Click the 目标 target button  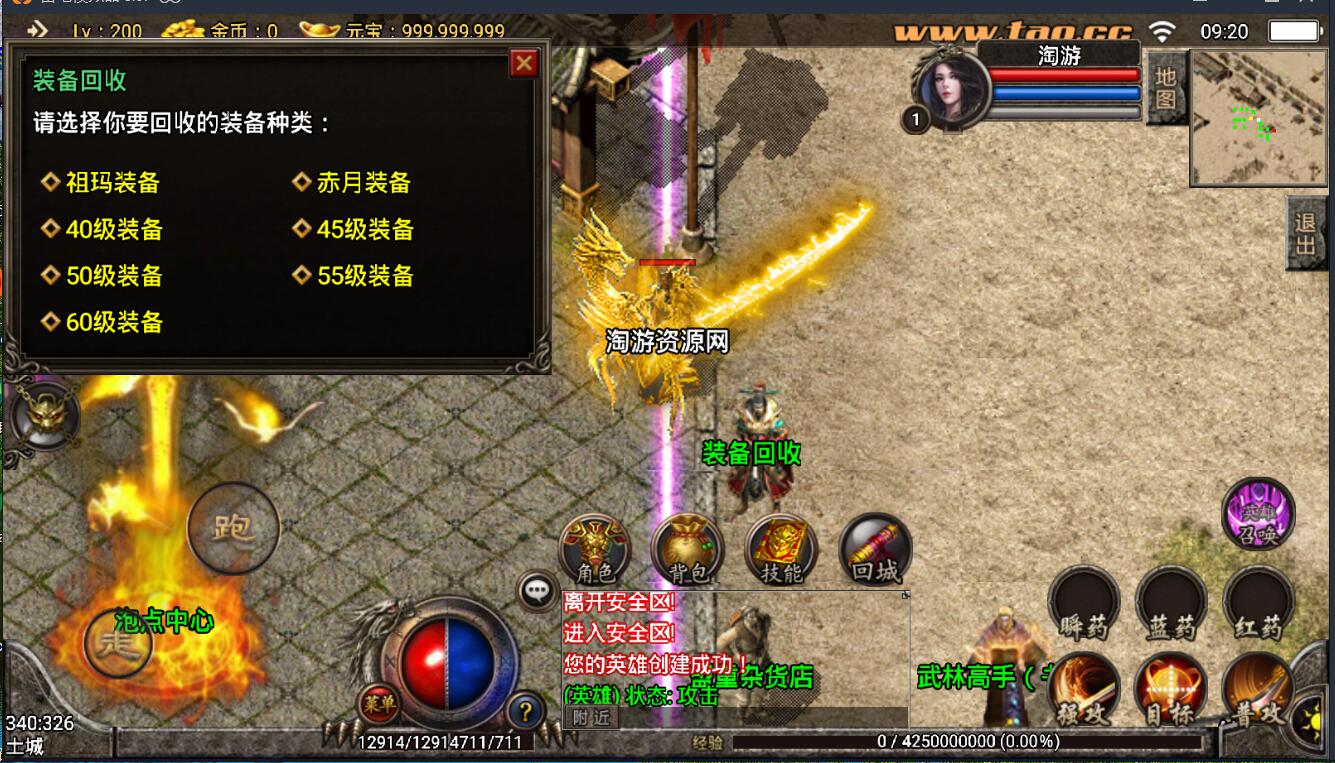coord(1171,690)
